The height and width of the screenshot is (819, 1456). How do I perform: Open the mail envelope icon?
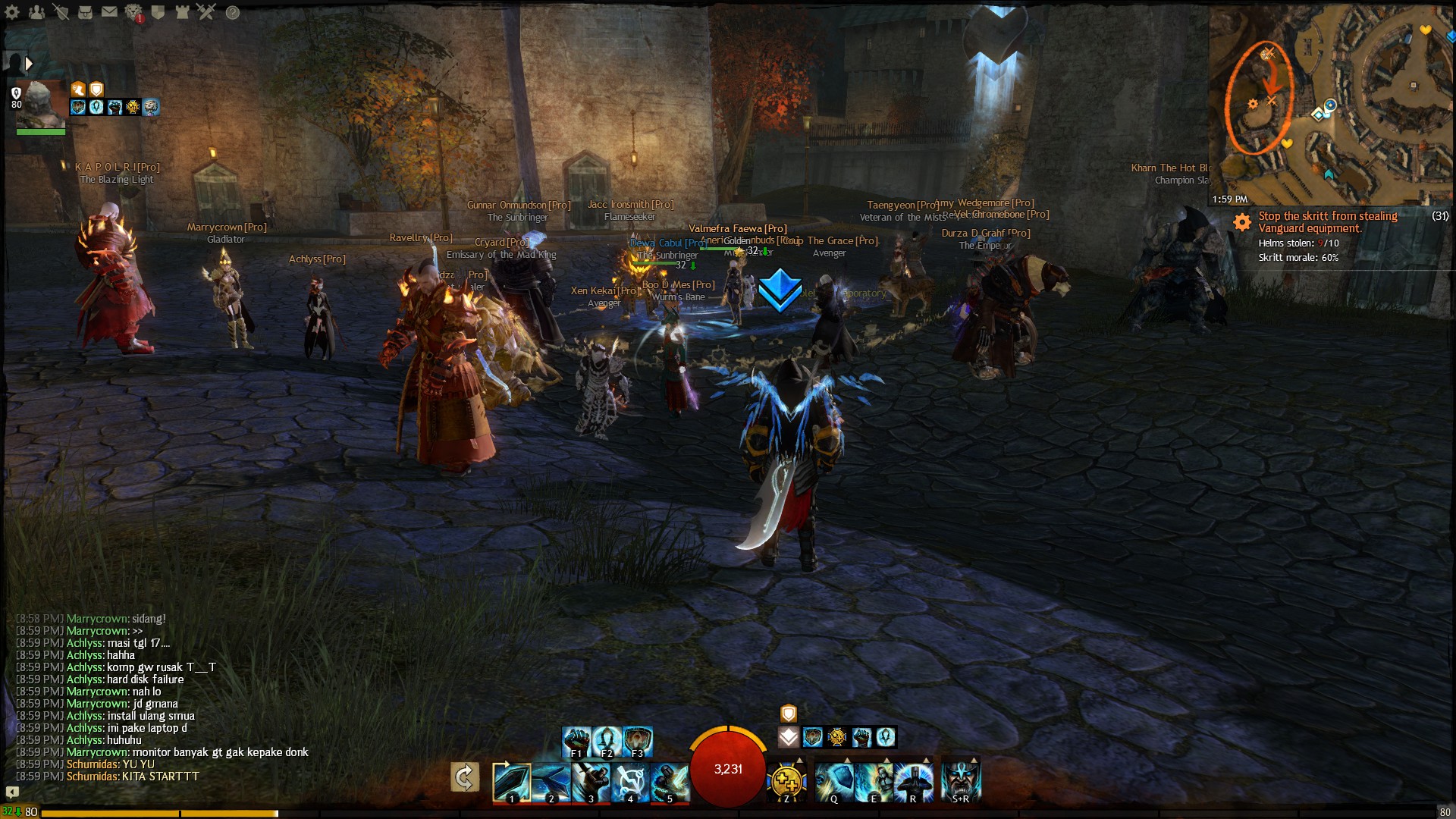pos(109,12)
